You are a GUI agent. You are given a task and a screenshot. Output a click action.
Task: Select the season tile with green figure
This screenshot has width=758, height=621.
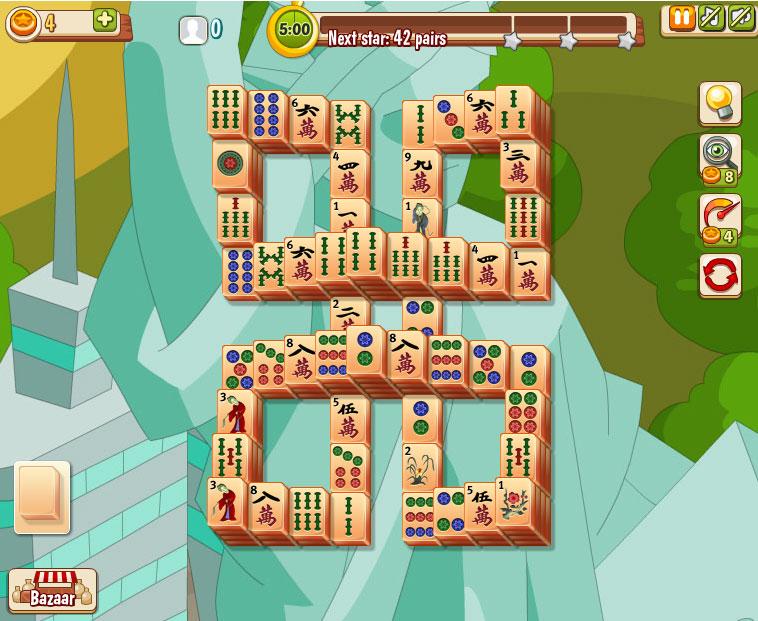(x=421, y=220)
